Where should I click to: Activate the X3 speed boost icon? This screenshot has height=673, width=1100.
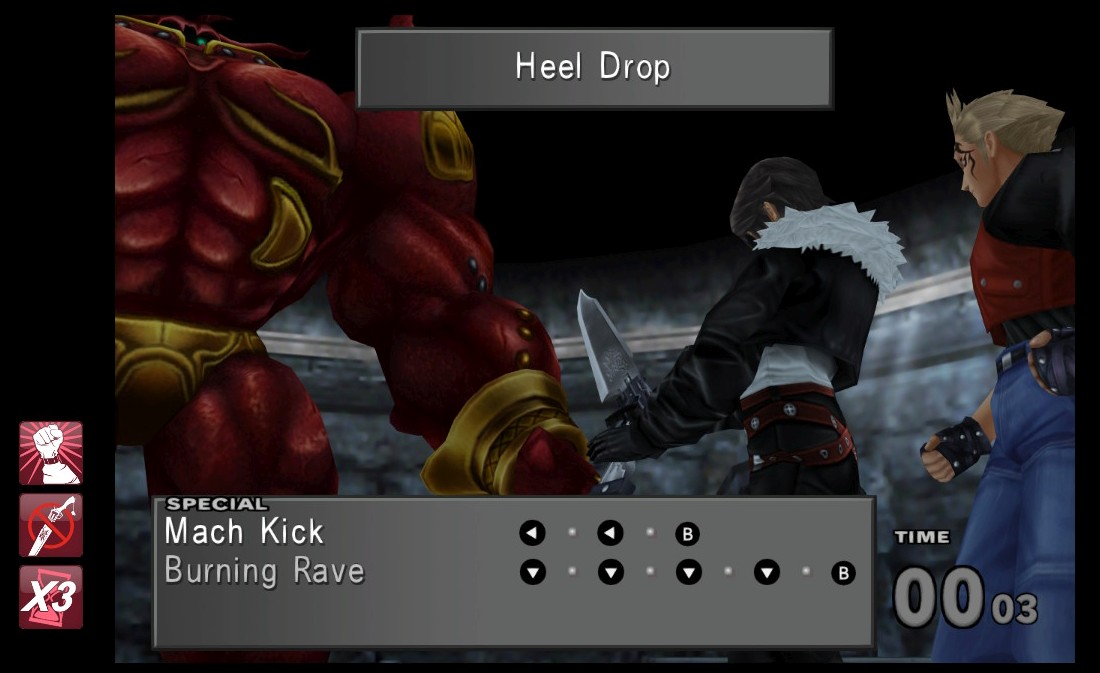(51, 597)
